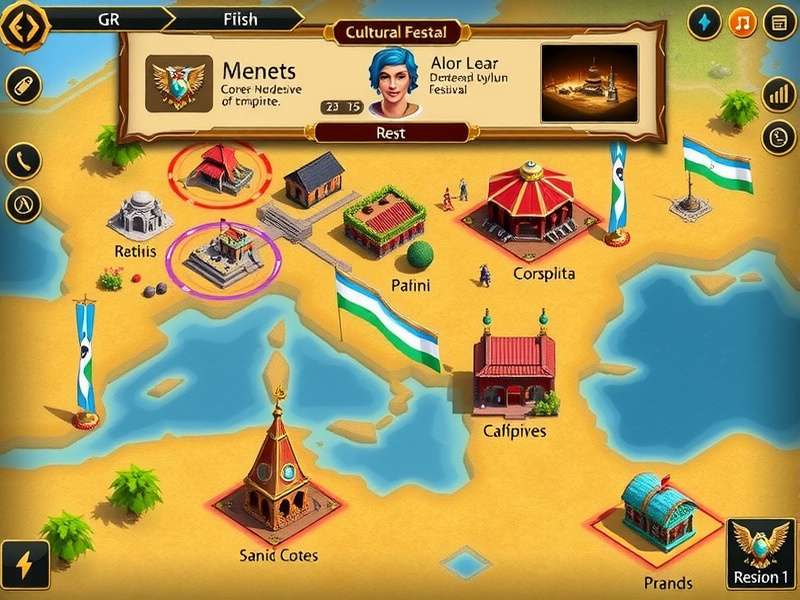Screen dimensions: 800x600
Task: Activate the yellow lightning bolt square button
Action: pos(24,565)
